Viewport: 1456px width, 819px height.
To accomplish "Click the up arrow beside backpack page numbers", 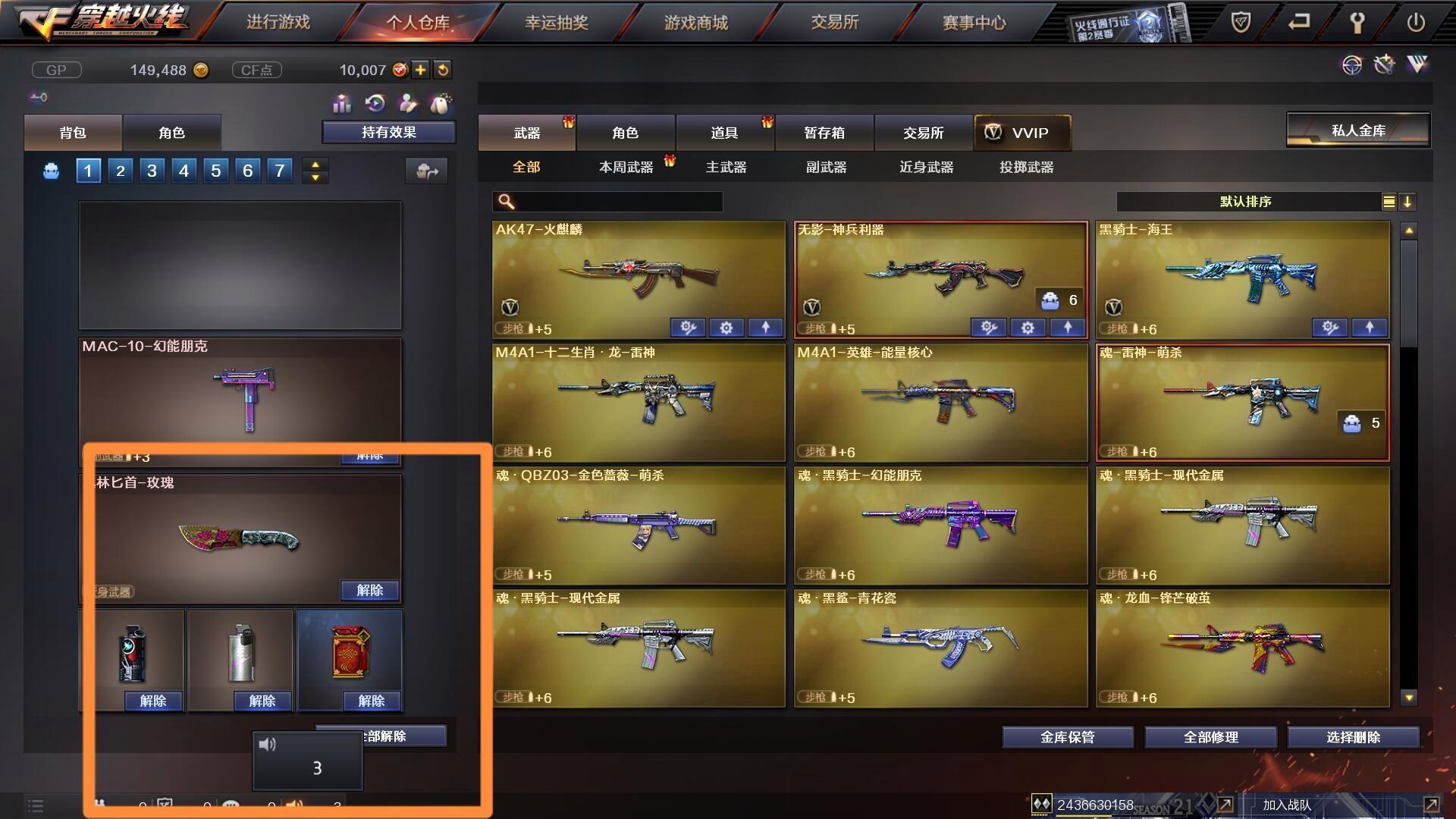I will tap(315, 165).
